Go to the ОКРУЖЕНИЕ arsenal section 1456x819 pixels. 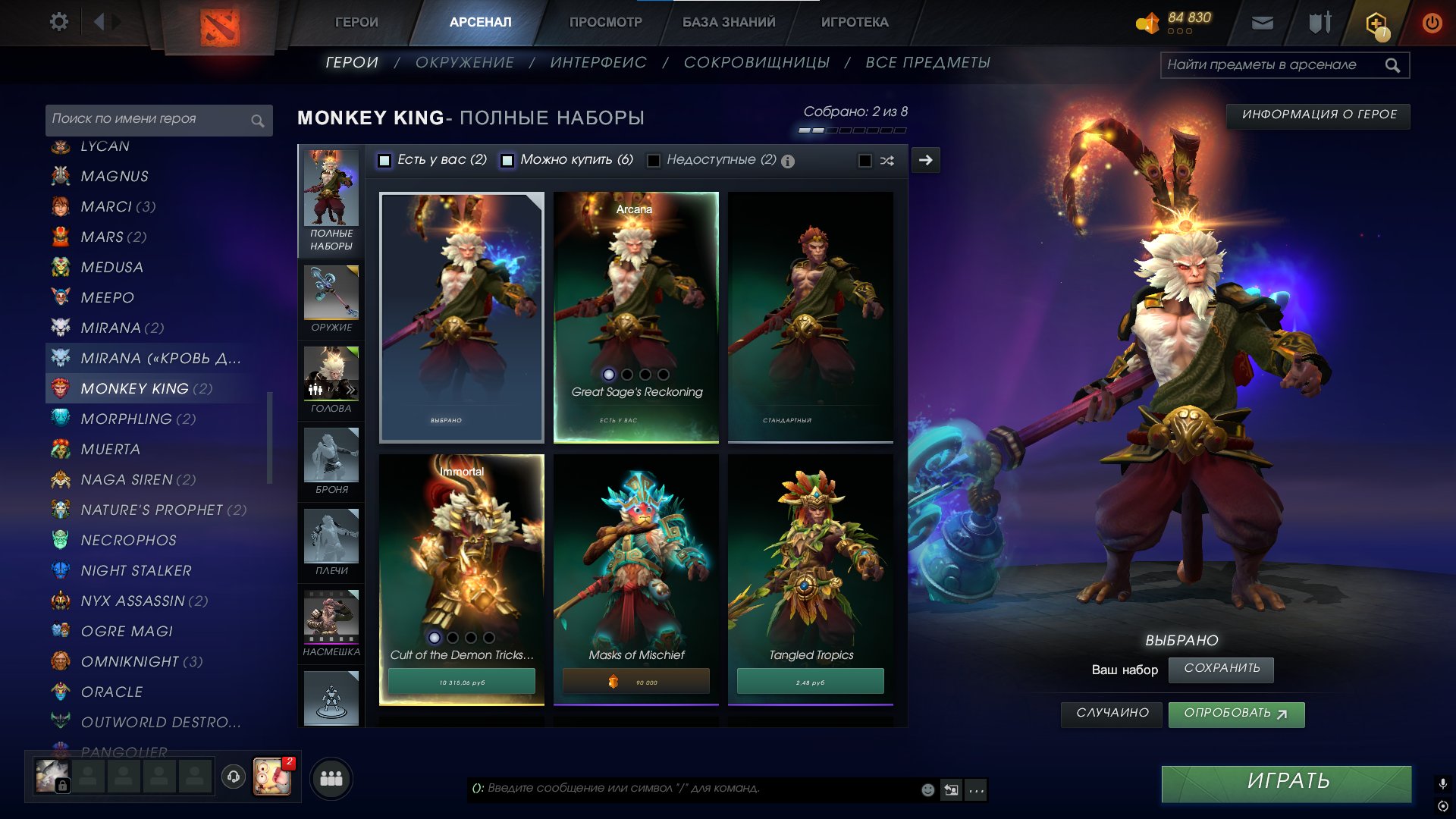(464, 63)
